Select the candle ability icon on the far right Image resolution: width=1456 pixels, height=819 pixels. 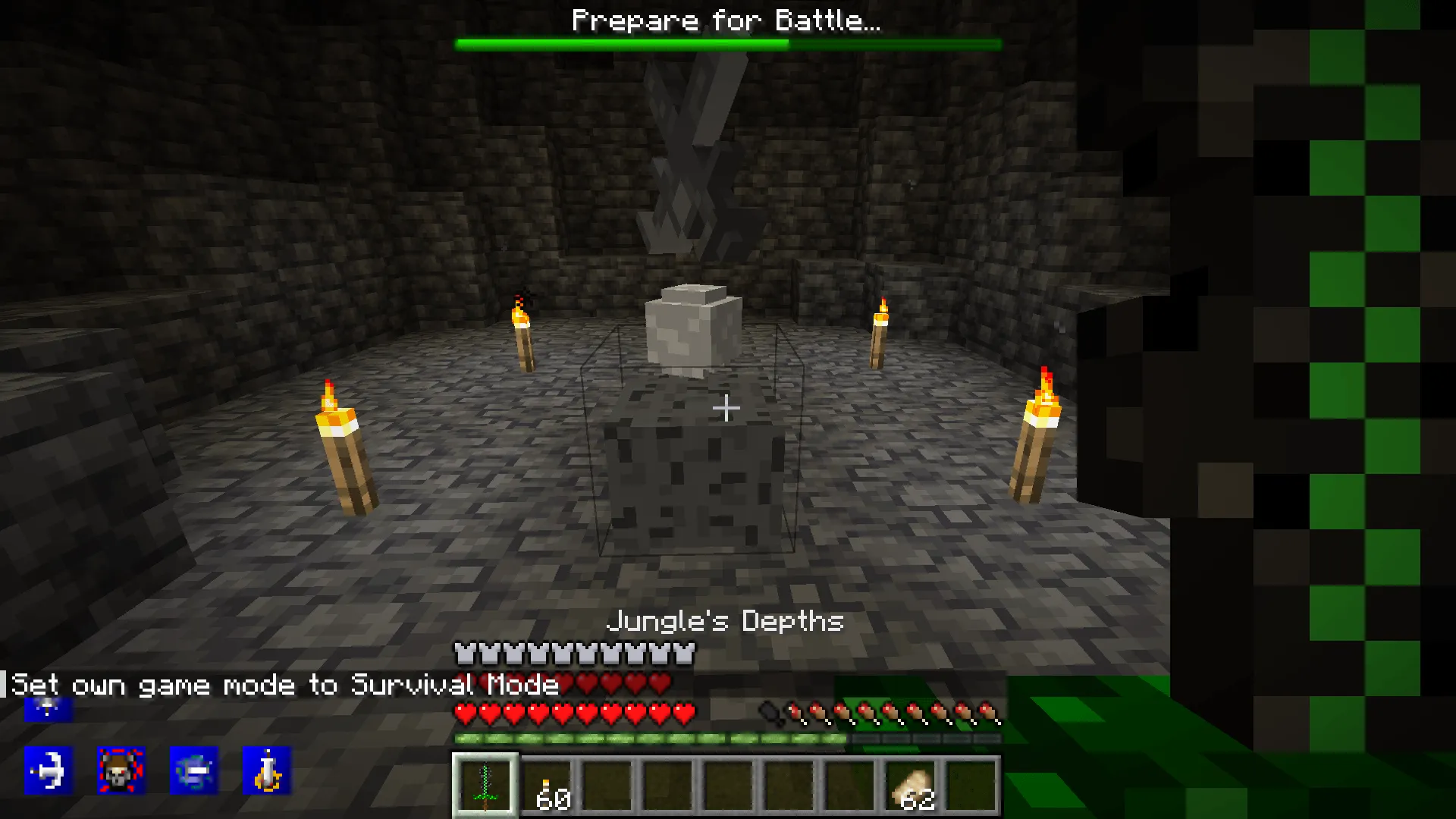[267, 770]
